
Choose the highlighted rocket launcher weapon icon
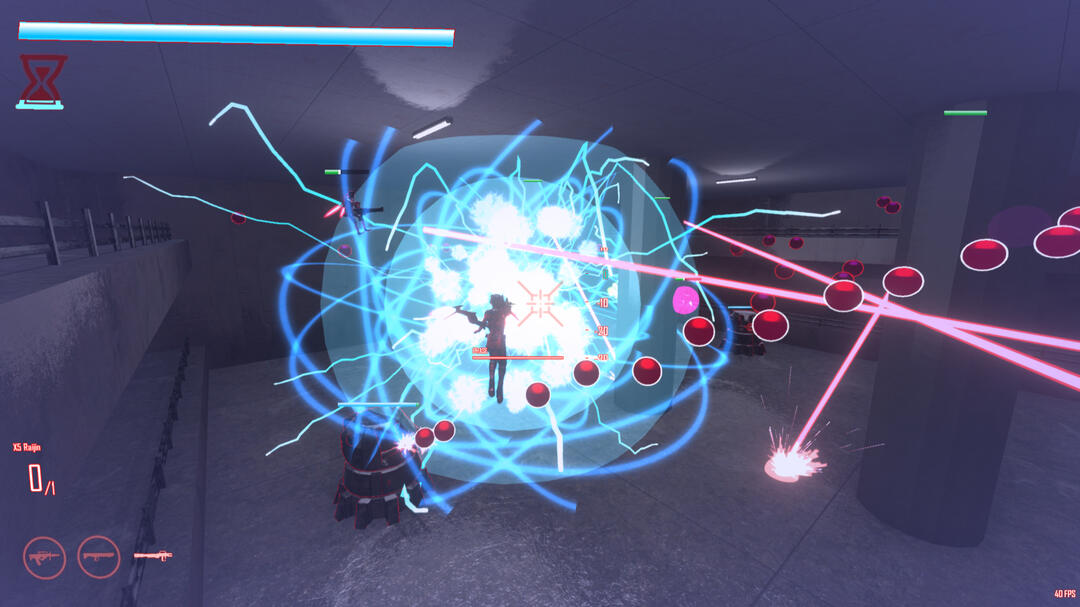coord(152,555)
